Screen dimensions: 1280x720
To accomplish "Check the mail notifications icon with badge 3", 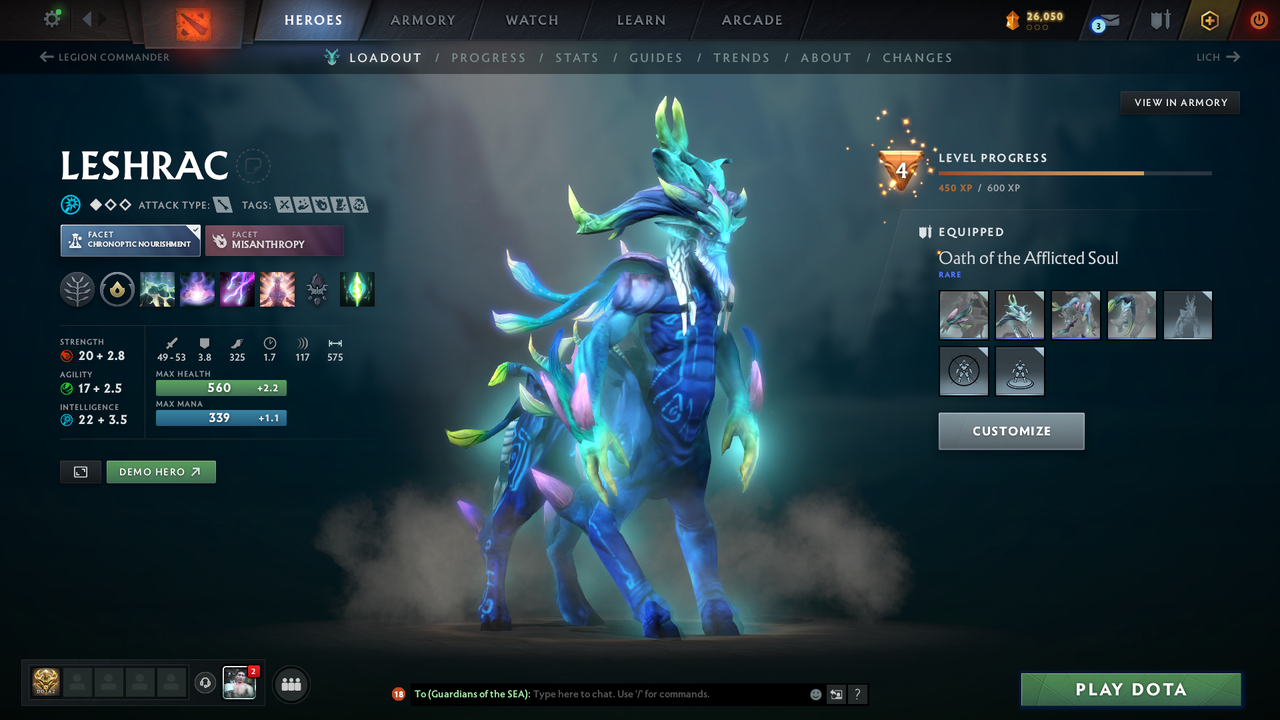I will pos(1104,19).
